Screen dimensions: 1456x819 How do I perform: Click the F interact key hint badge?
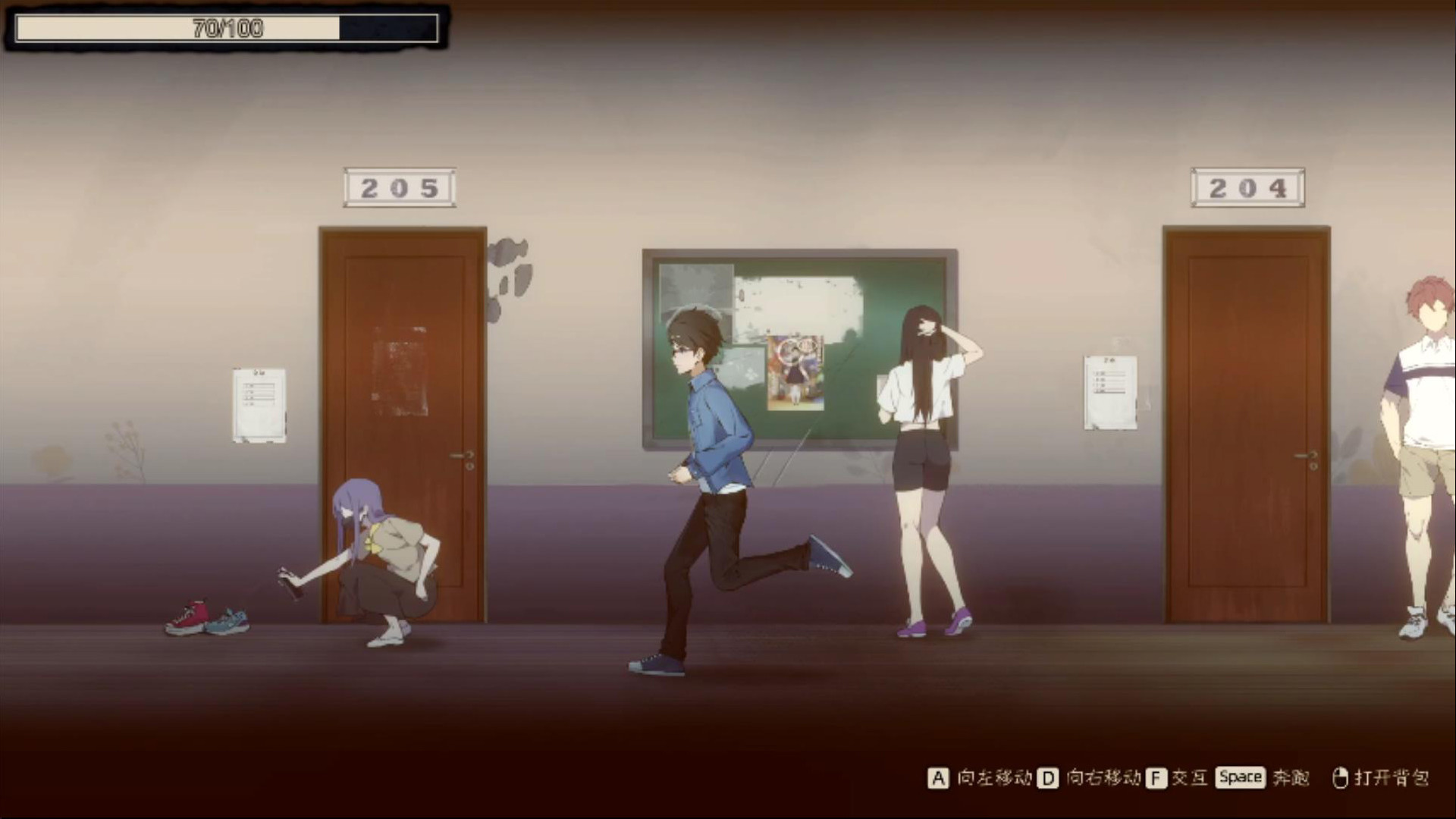1156,777
